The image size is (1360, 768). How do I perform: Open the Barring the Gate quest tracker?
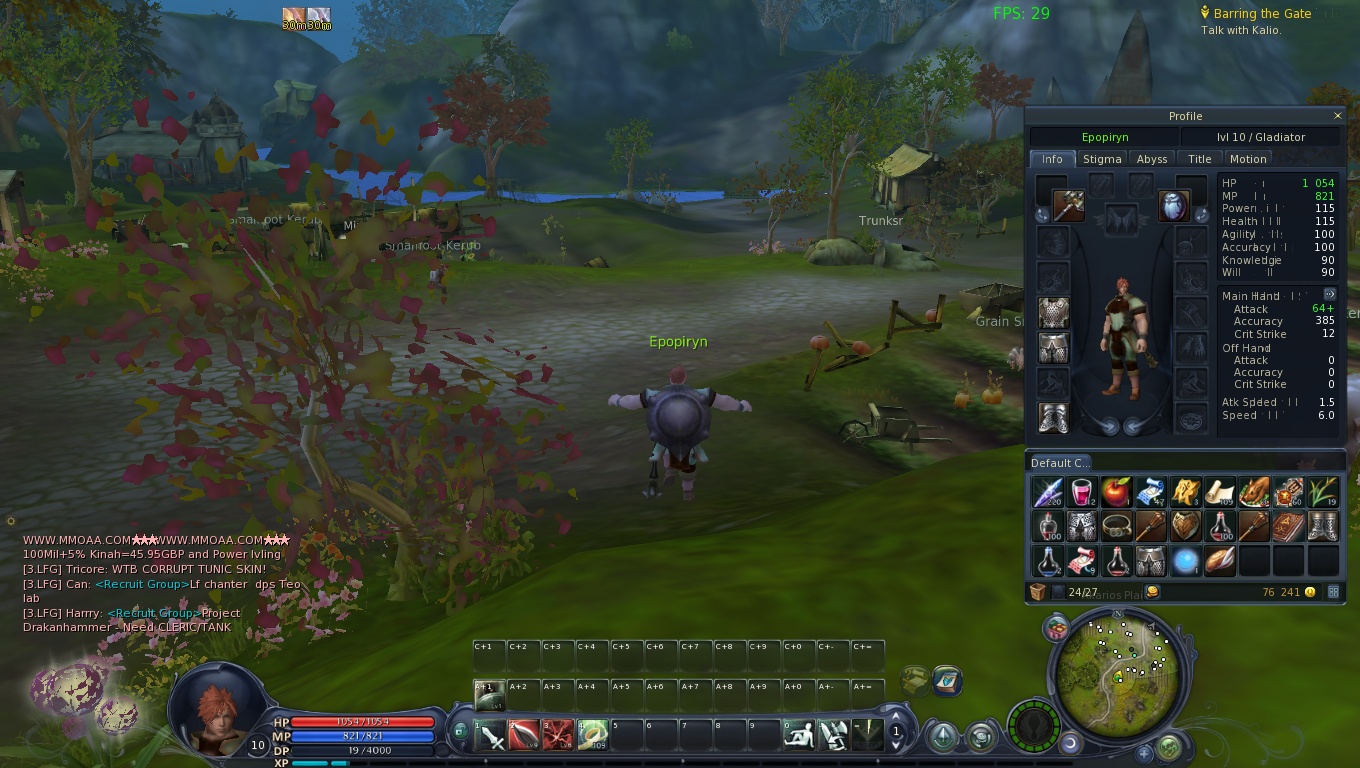1262,14
